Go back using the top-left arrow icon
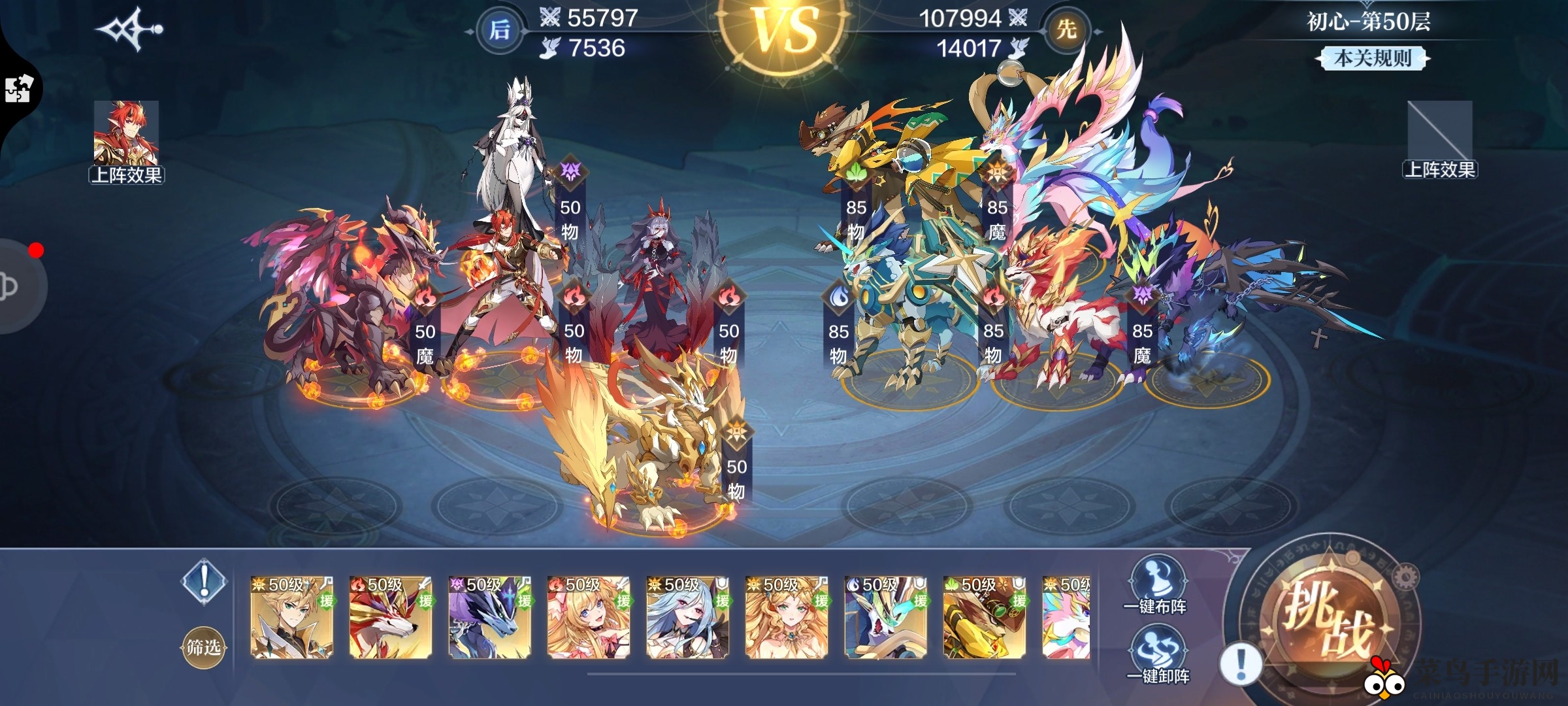The width and height of the screenshot is (1568, 706). (129, 29)
